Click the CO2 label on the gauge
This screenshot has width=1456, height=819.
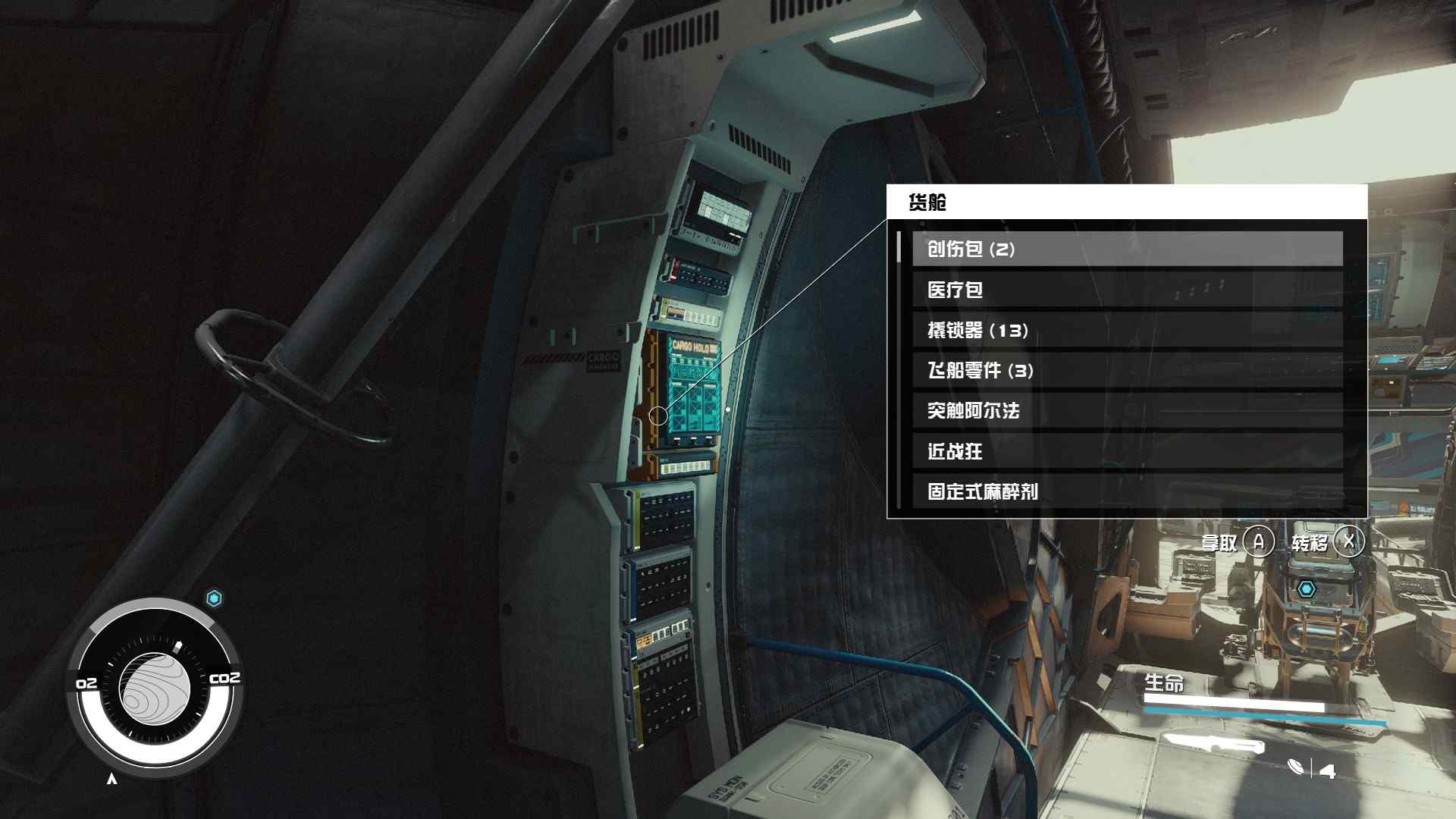click(x=227, y=678)
